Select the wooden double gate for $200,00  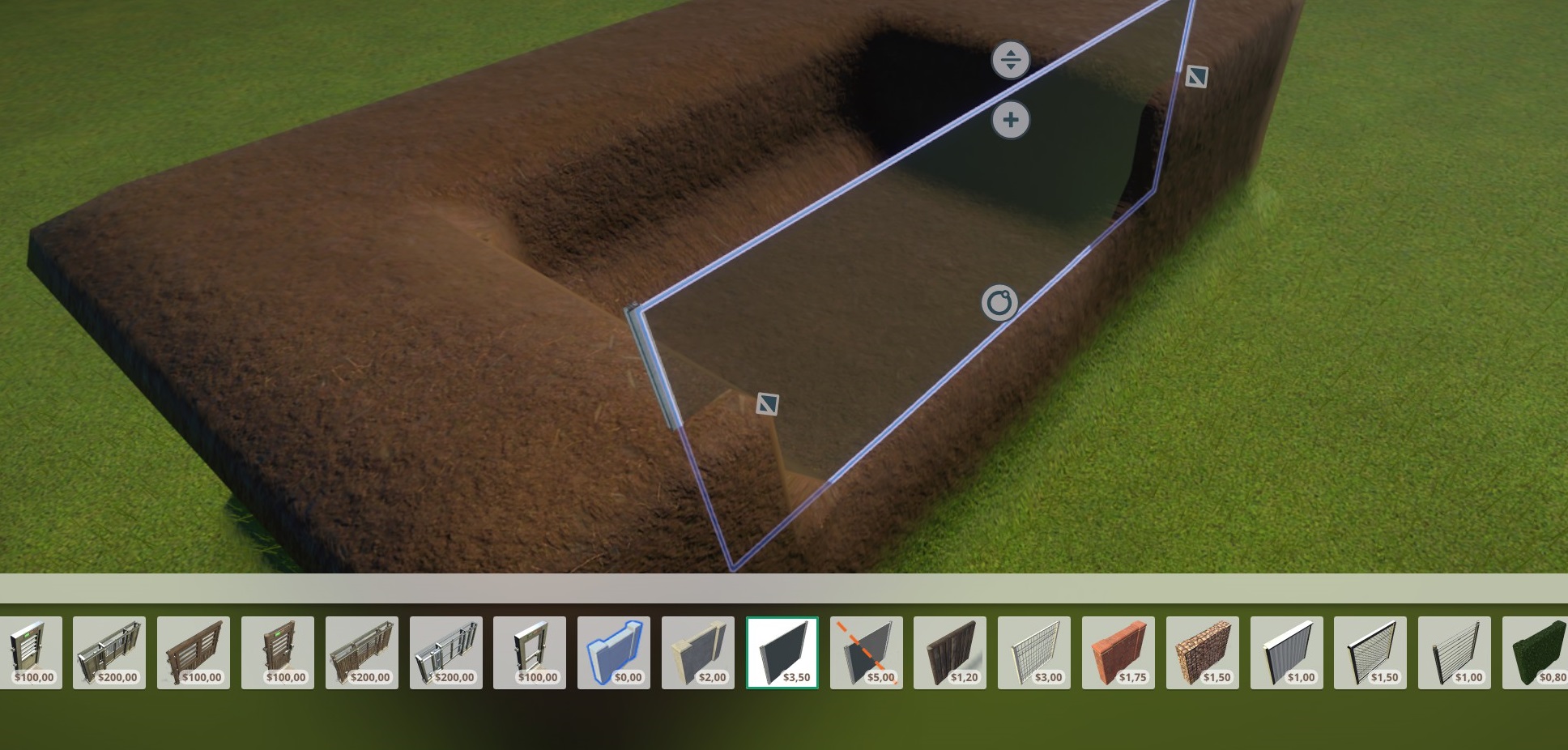(362, 652)
